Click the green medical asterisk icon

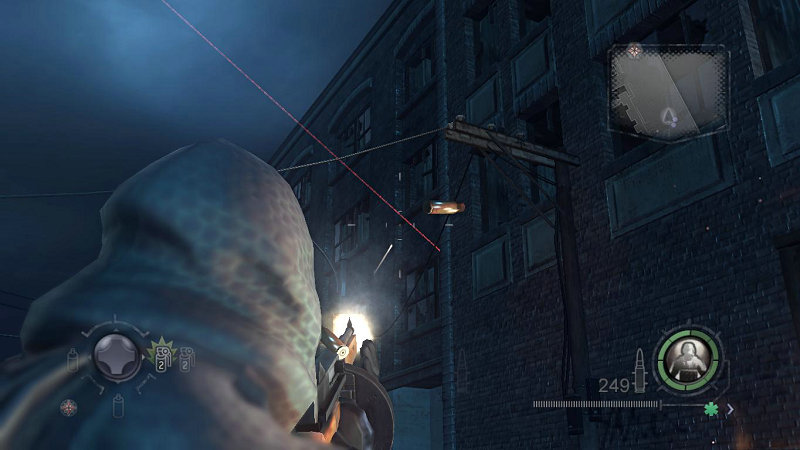coord(710,408)
